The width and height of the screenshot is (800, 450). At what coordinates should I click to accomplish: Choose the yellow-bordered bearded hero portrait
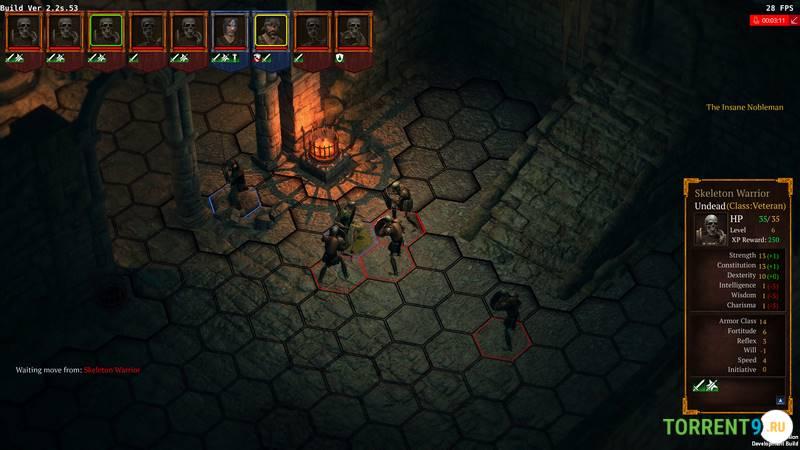[270, 31]
